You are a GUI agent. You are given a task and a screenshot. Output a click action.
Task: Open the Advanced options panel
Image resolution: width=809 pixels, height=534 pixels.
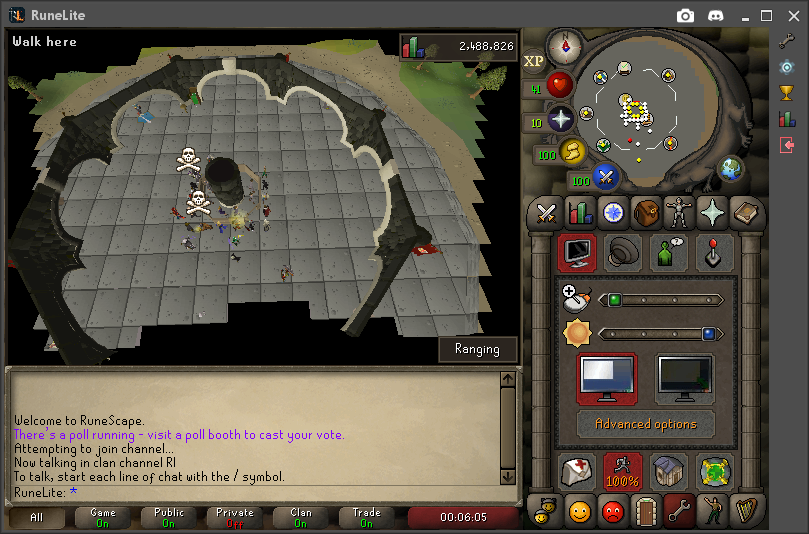(x=646, y=424)
